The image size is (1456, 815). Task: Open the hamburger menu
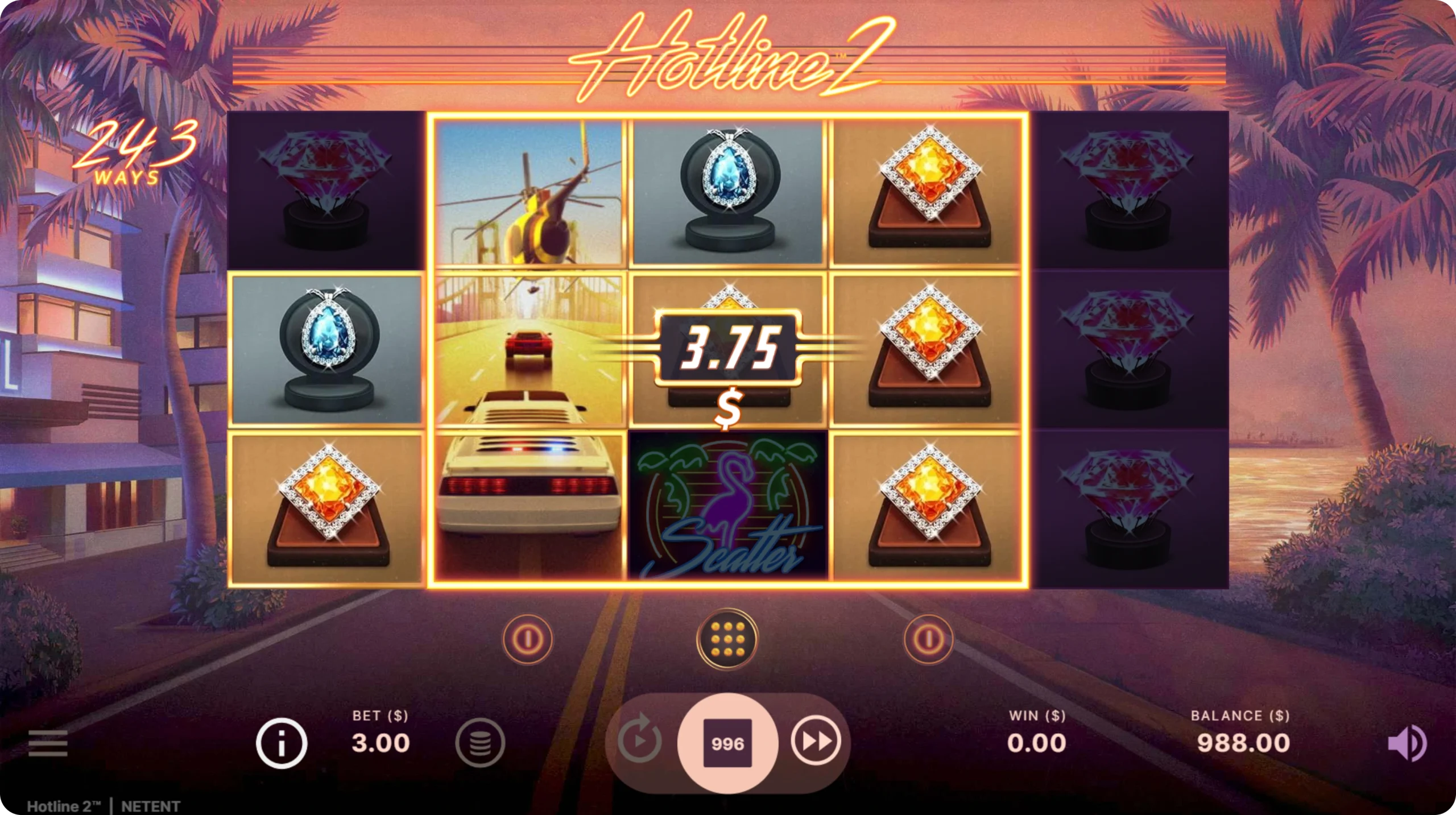point(48,743)
